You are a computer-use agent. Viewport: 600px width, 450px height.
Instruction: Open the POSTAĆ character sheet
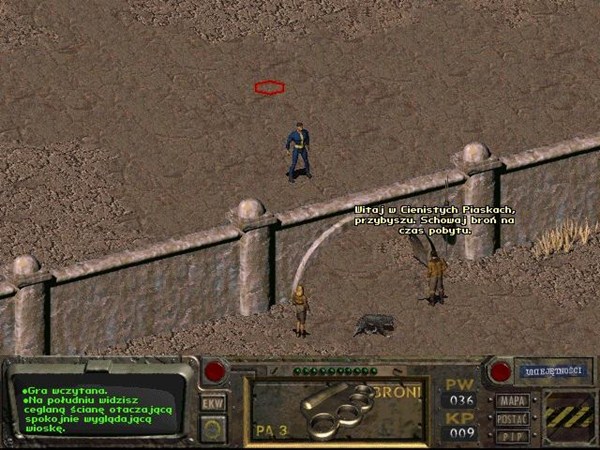click(x=512, y=418)
